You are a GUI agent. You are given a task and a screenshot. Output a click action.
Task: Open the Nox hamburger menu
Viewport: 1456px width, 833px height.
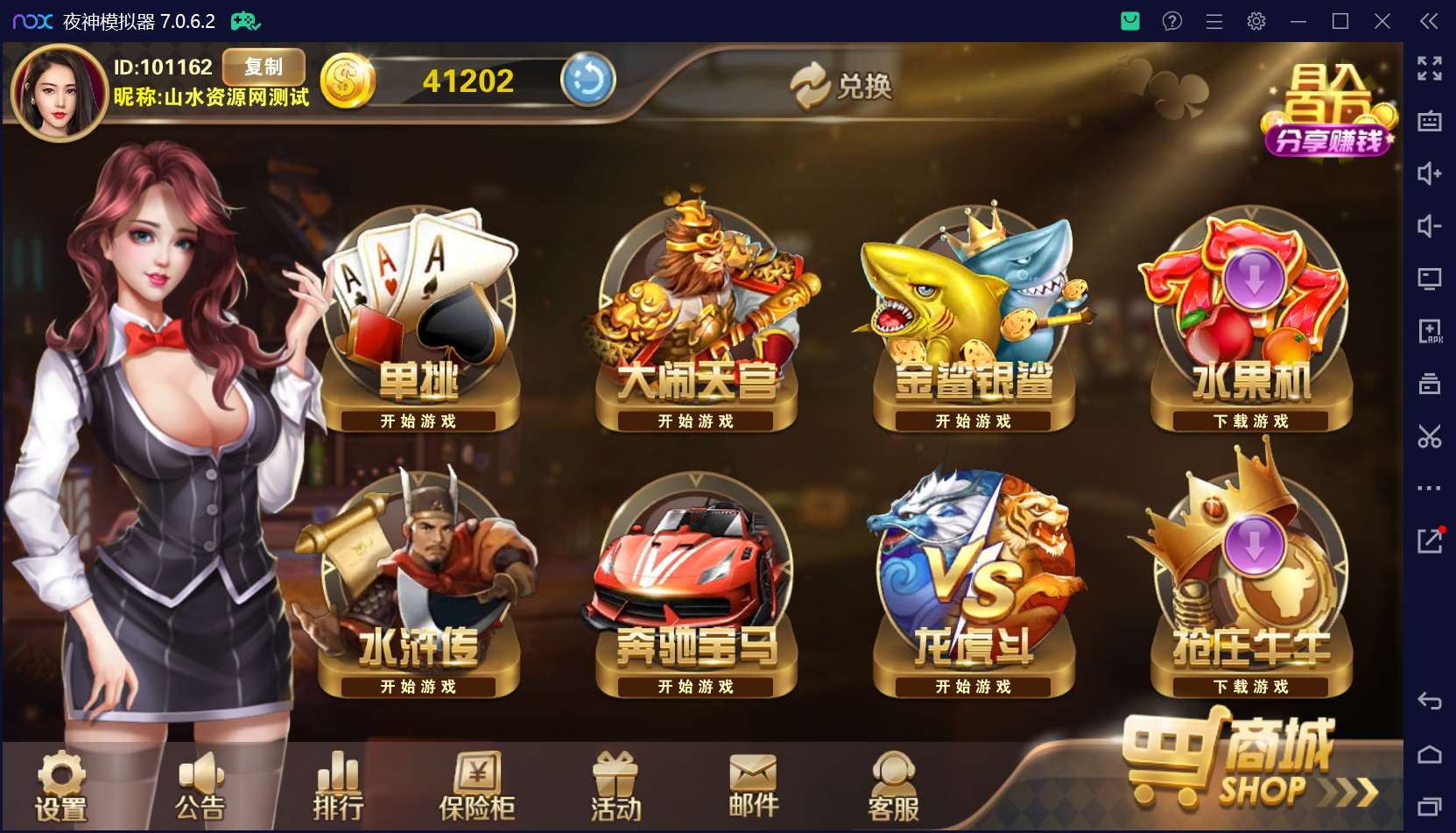1213,21
